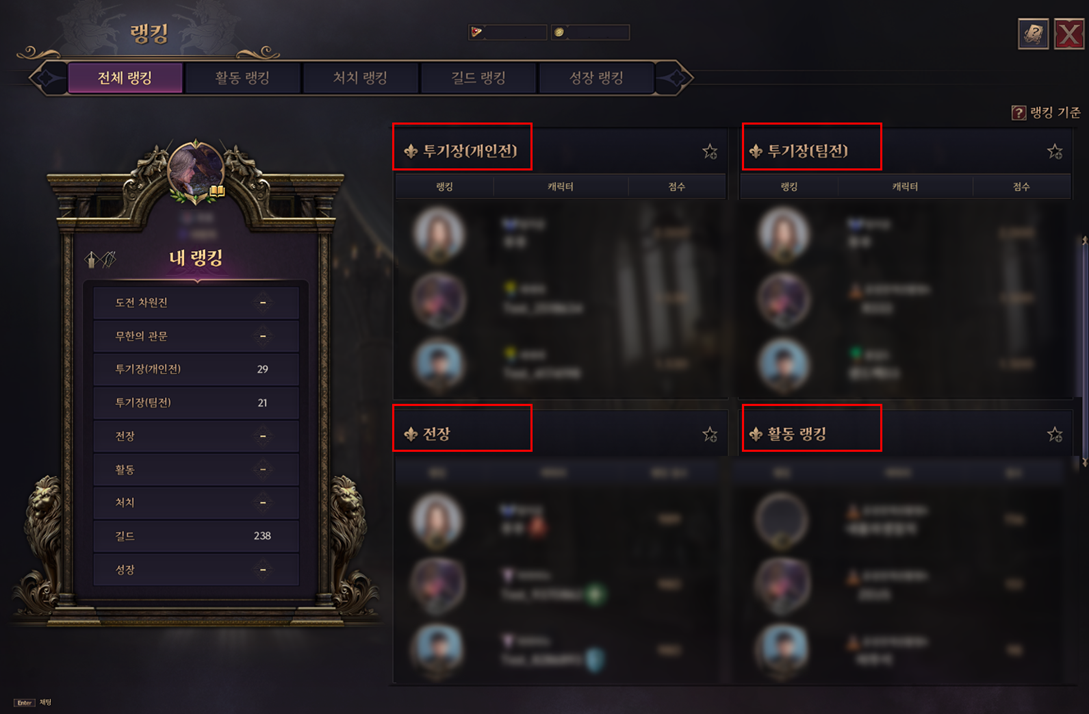Image resolution: width=1089 pixels, height=714 pixels.
Task: Mark the 활동 랭킹 panel with its star
Action: [1054, 434]
